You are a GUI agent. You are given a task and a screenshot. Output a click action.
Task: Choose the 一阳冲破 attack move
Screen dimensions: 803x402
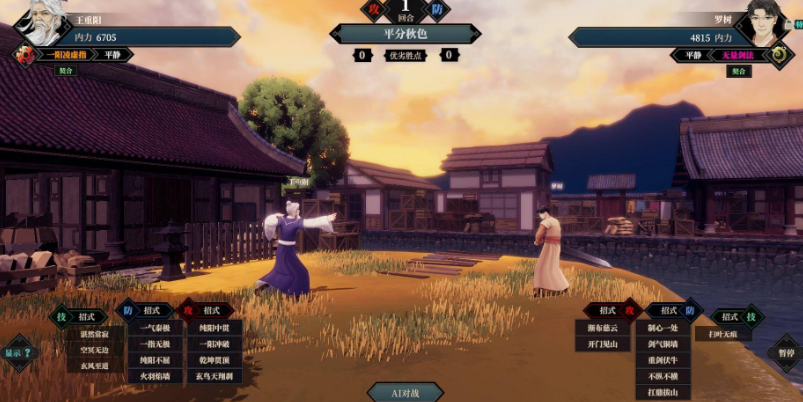tap(214, 343)
